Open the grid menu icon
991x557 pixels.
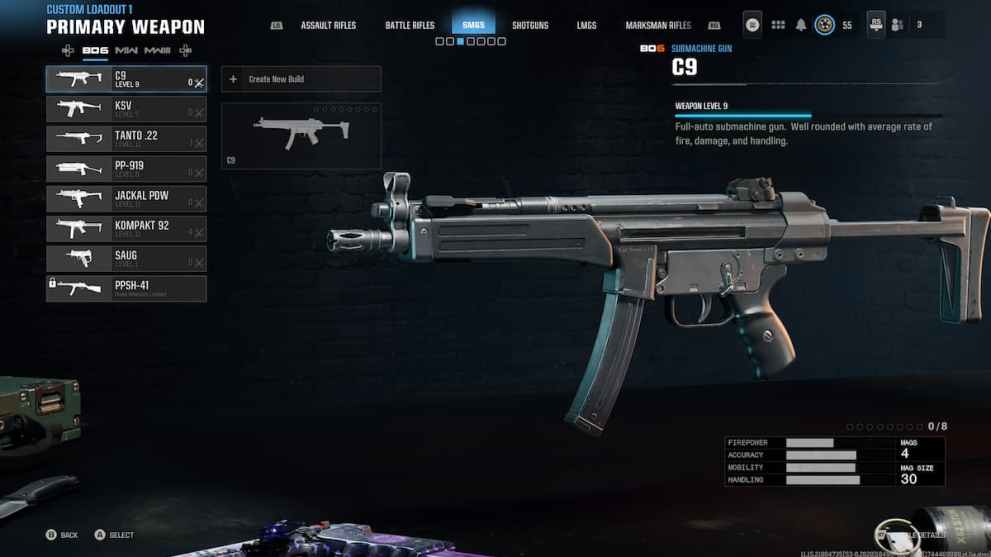click(777, 25)
